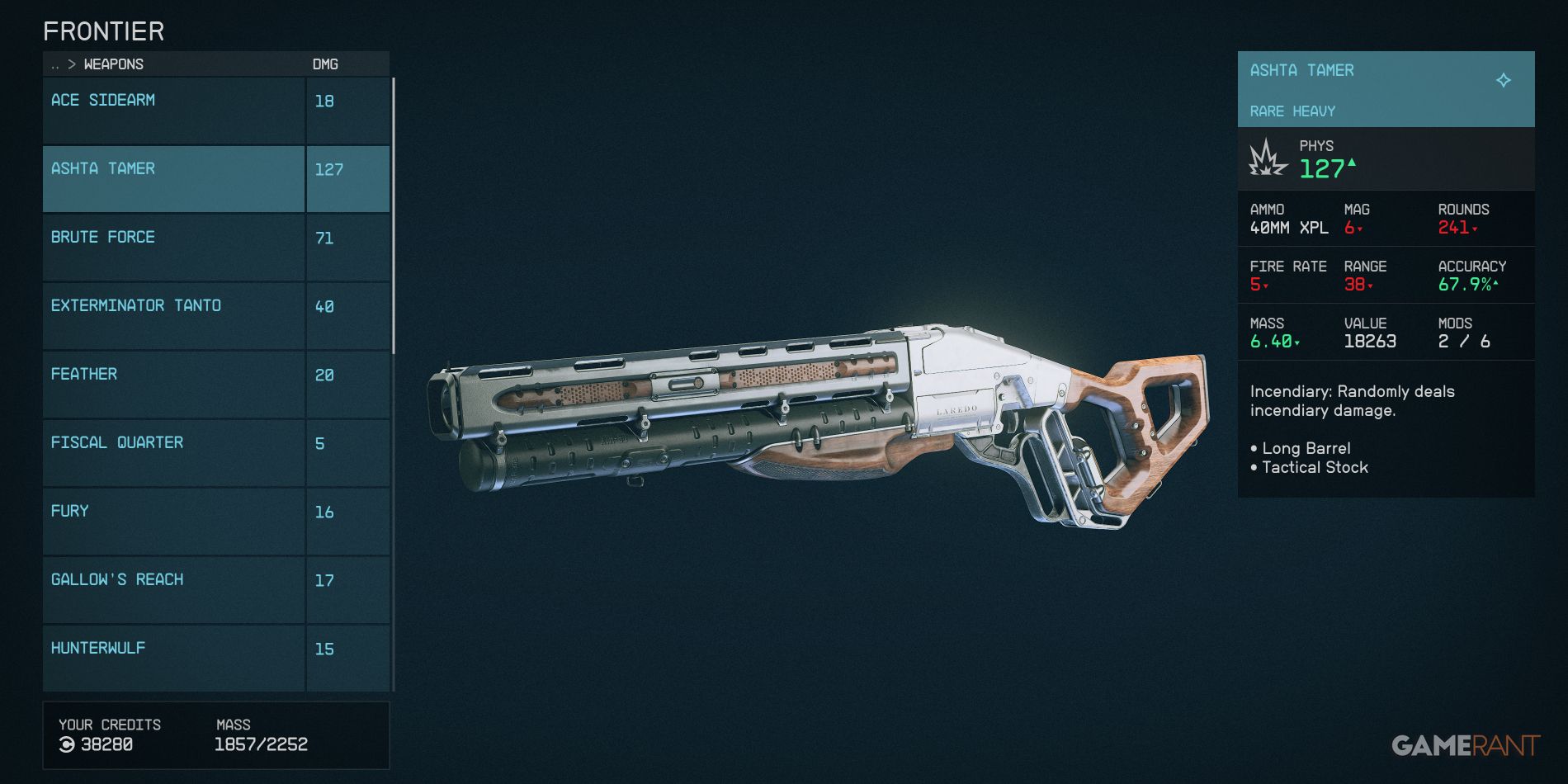
Task: Sort the list by the DMG column
Action: coord(324,64)
